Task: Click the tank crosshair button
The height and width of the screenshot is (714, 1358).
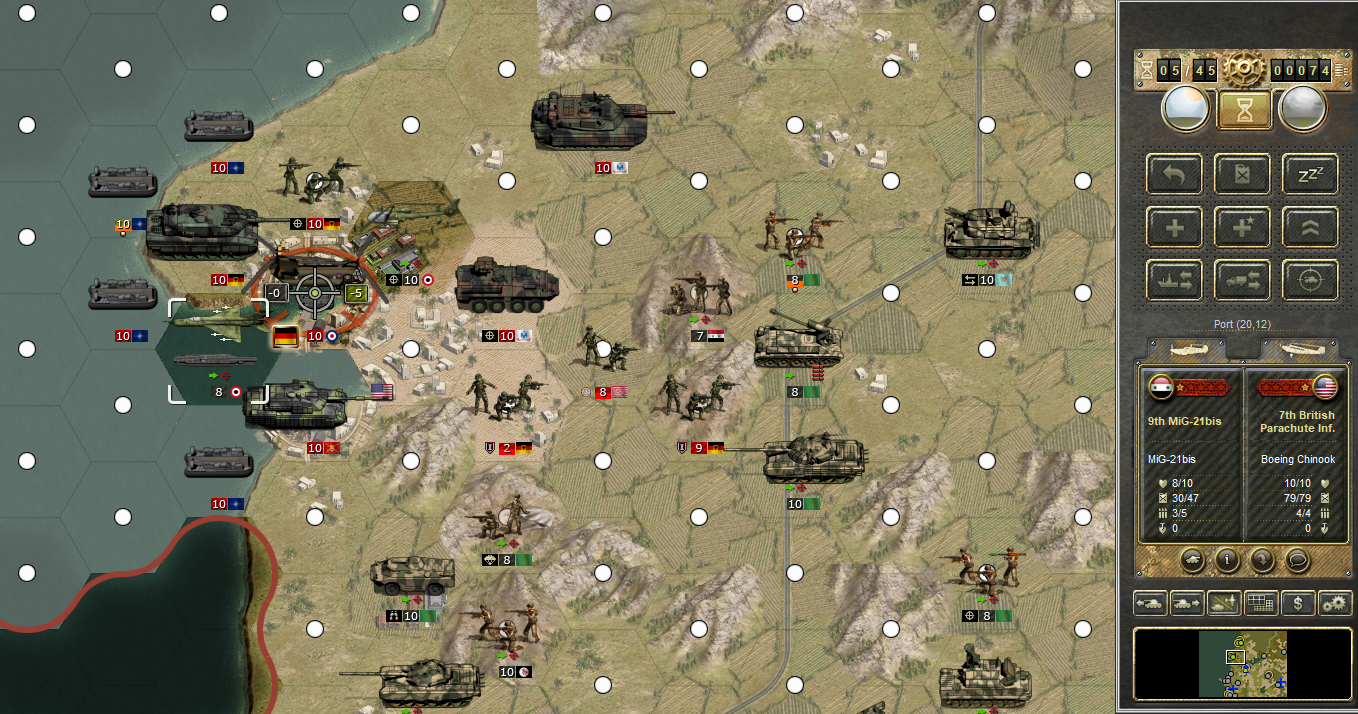Action: pos(1311,280)
